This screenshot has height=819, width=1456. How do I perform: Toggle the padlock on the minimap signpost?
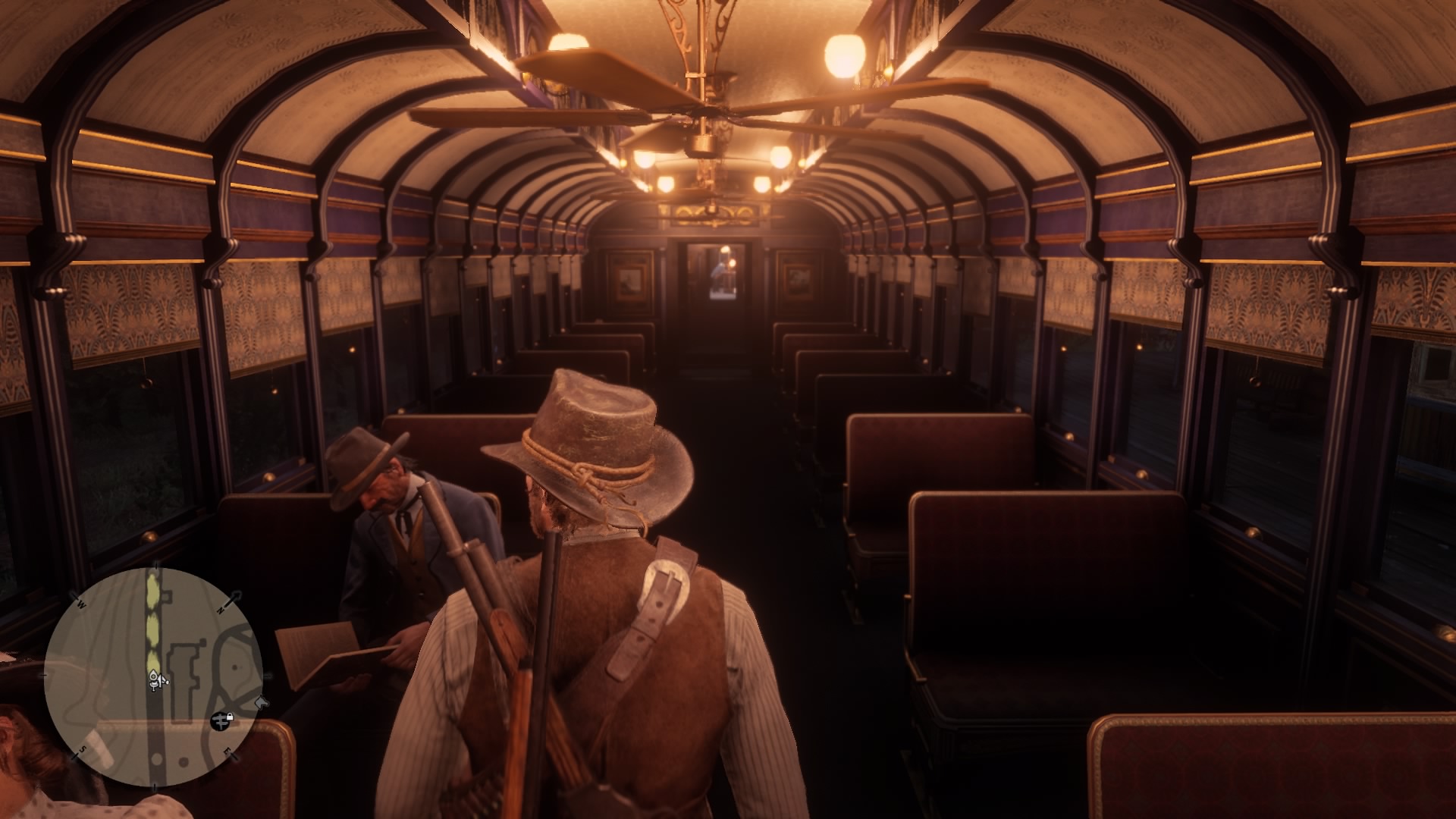230,716
